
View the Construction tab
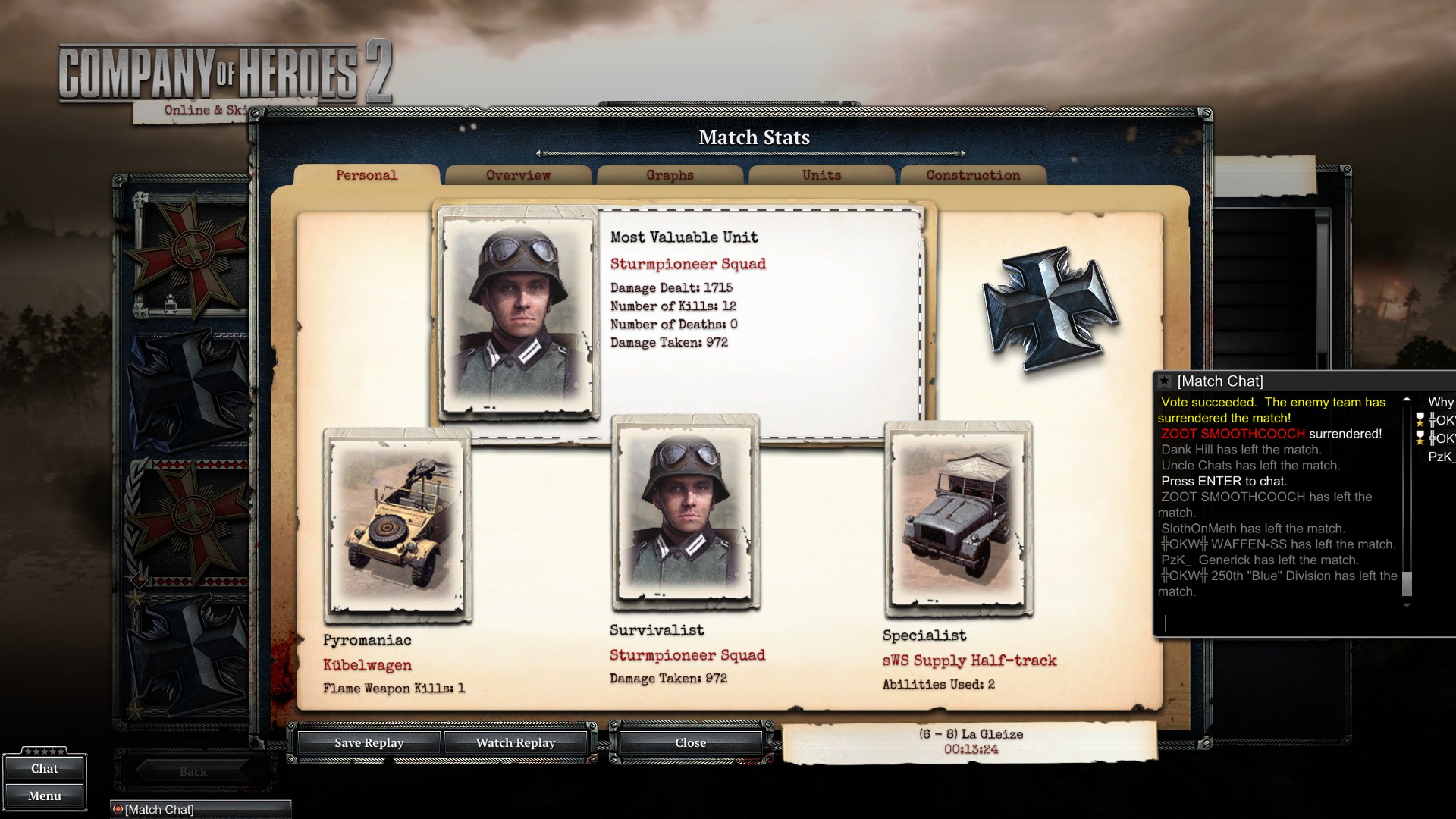pos(973,175)
